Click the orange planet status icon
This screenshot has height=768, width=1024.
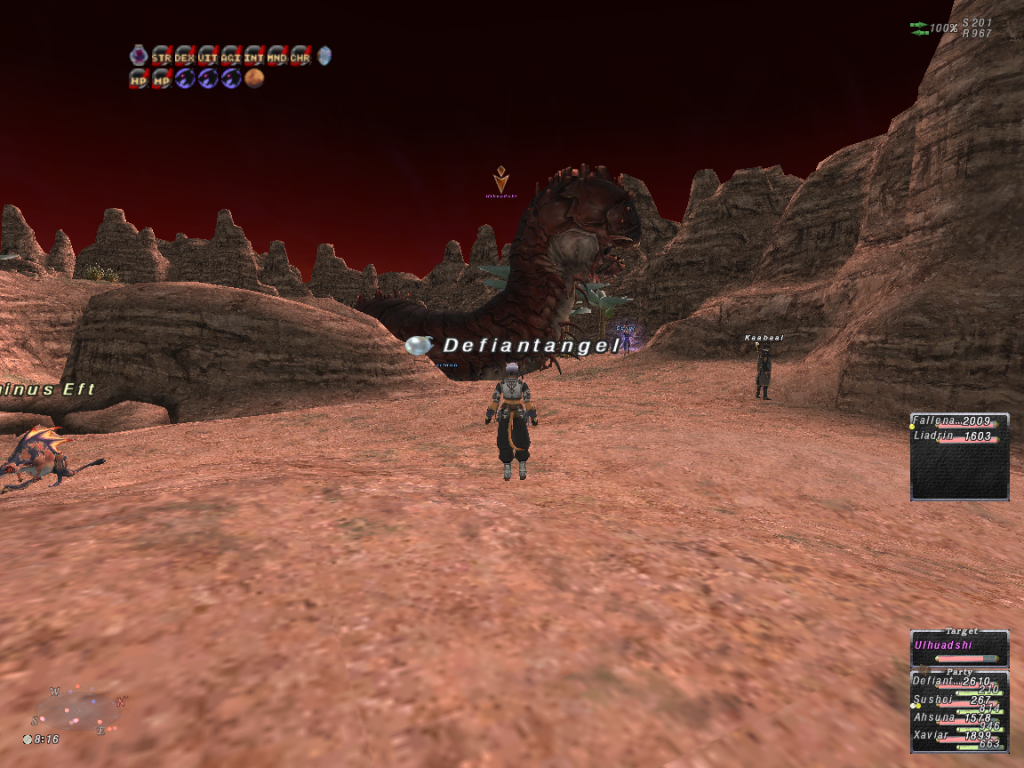[x=254, y=78]
